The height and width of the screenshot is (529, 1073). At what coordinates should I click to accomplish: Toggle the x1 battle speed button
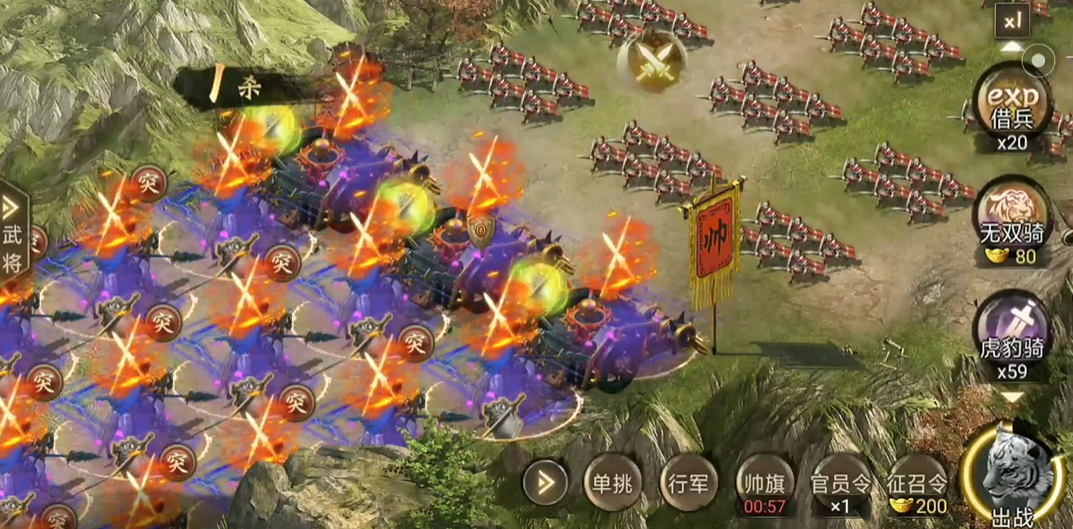pyautogui.click(x=1012, y=19)
